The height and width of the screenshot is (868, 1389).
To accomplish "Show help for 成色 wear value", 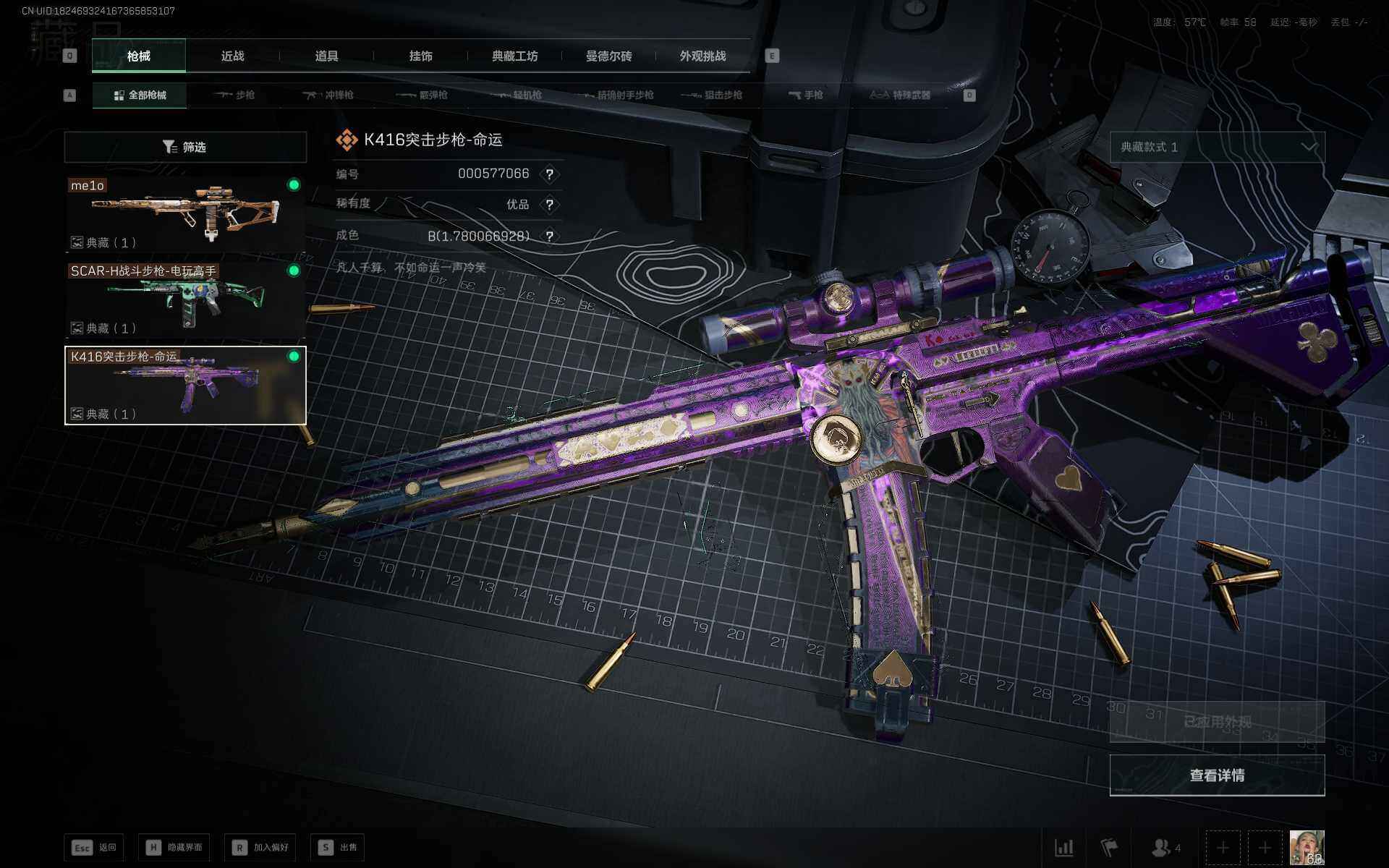I will 550,237.
